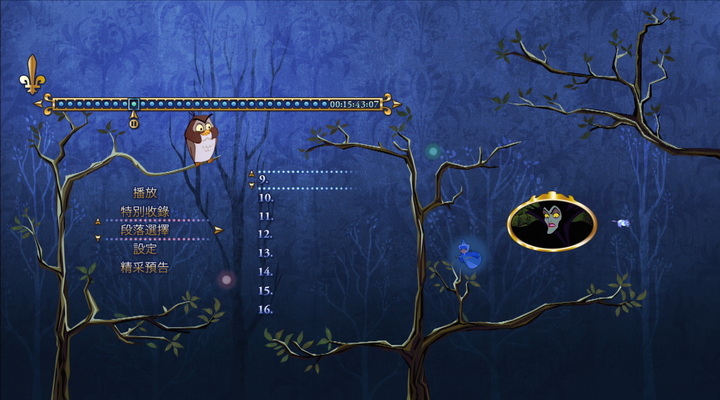
Task: Pick chapter 14 from the chapter list
Action: (266, 271)
